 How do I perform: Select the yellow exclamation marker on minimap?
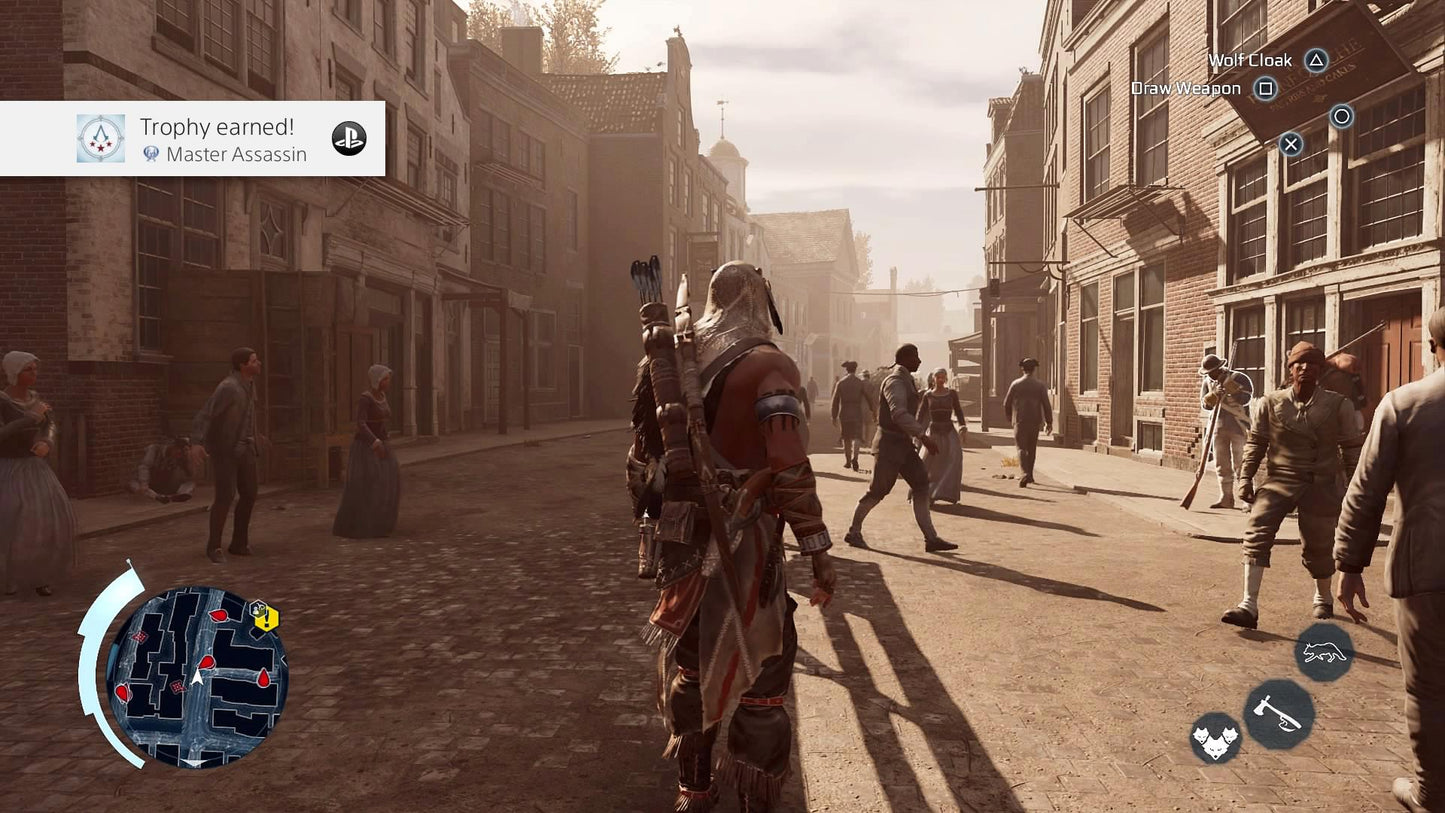tap(265, 618)
